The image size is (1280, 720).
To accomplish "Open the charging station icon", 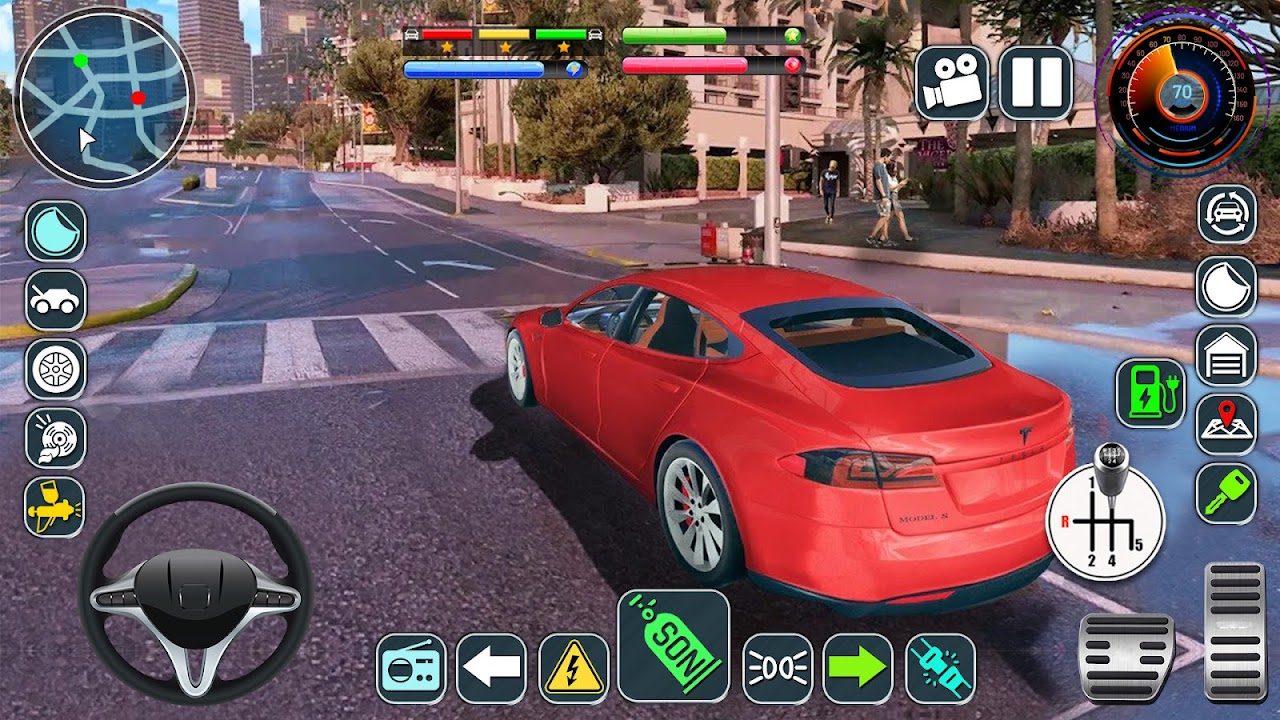I will pos(1150,393).
